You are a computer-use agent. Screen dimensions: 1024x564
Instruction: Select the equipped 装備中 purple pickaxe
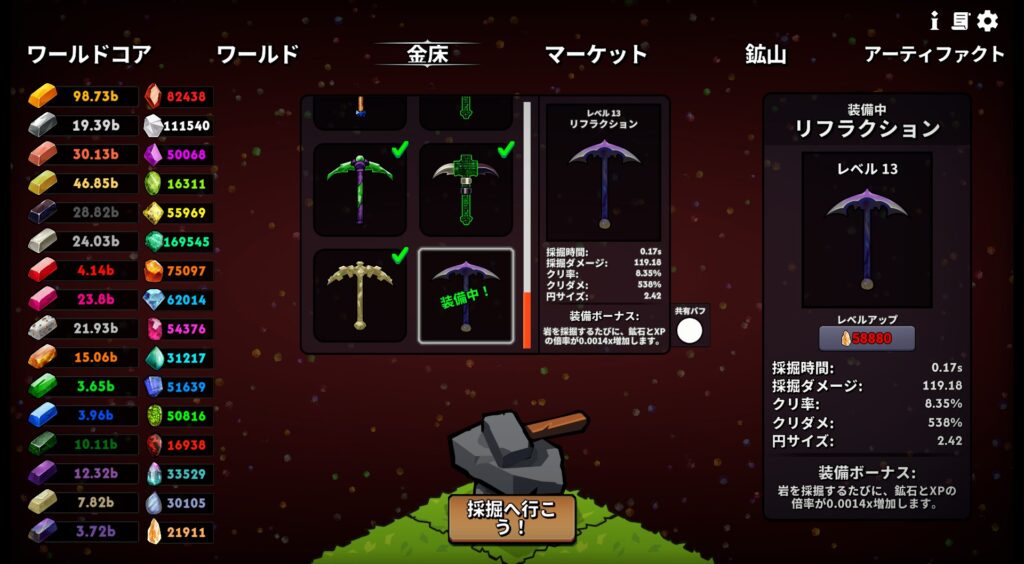(466, 295)
